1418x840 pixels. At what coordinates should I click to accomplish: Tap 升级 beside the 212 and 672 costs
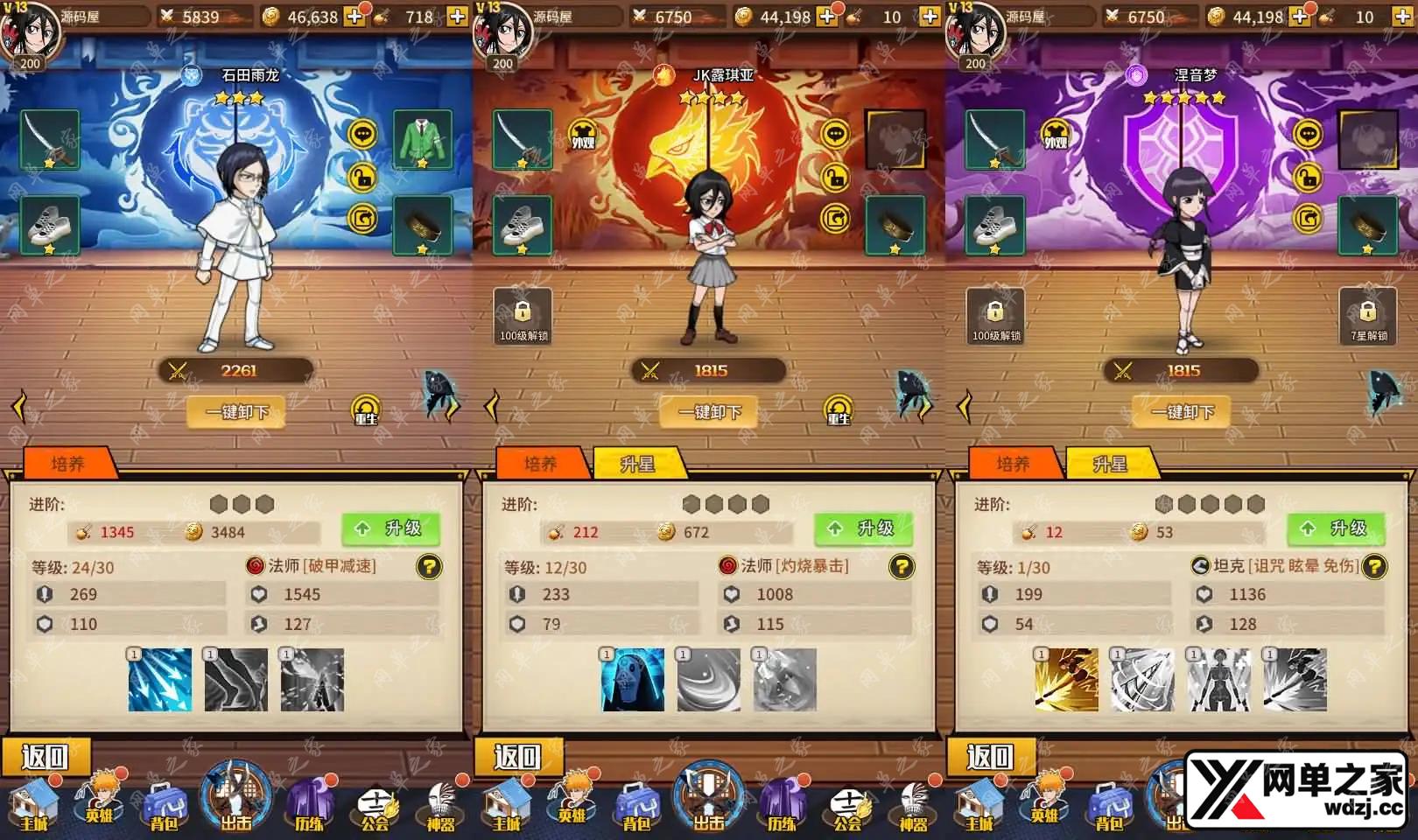tap(863, 528)
